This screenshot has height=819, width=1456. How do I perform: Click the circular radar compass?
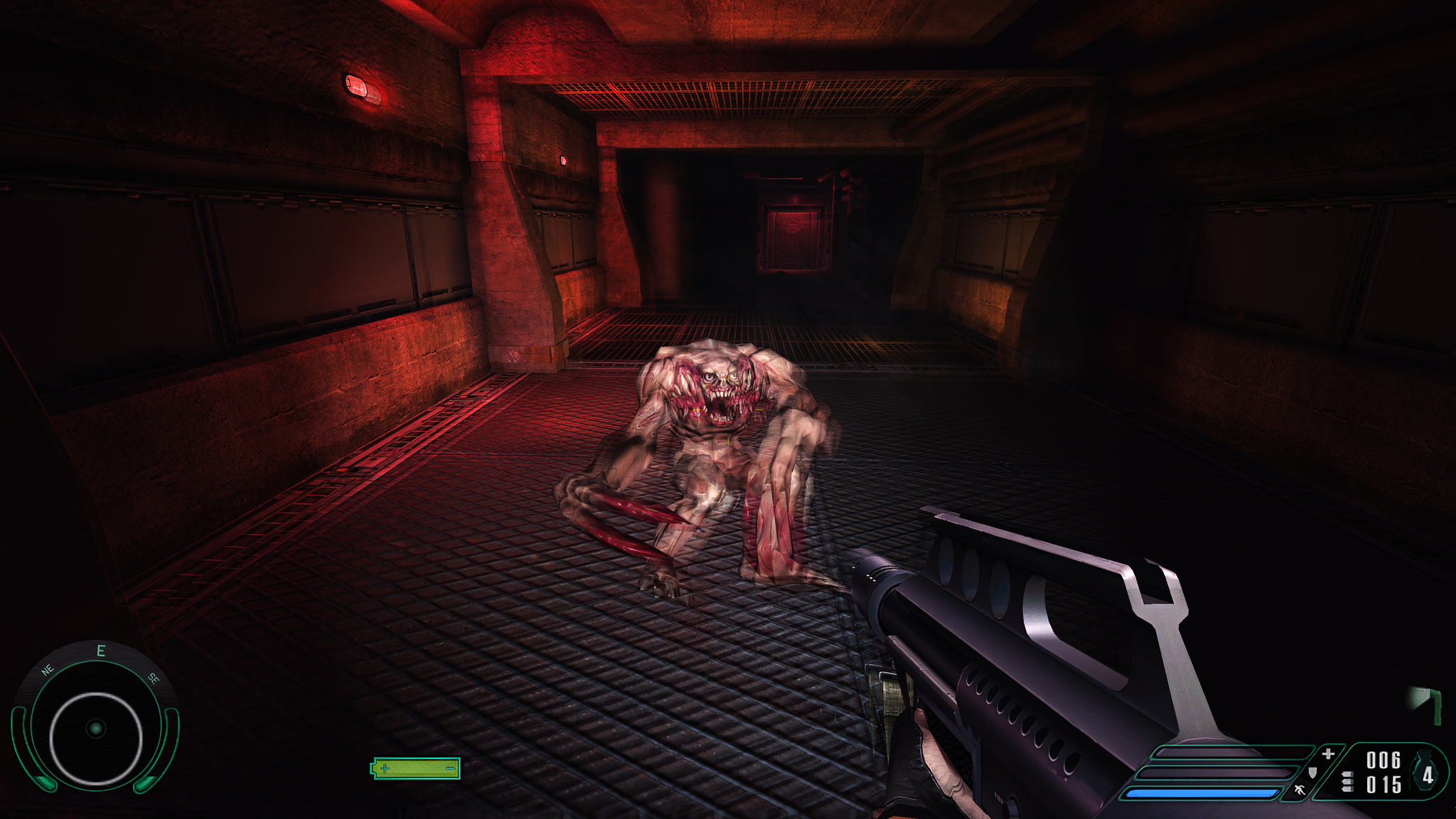coord(95,729)
